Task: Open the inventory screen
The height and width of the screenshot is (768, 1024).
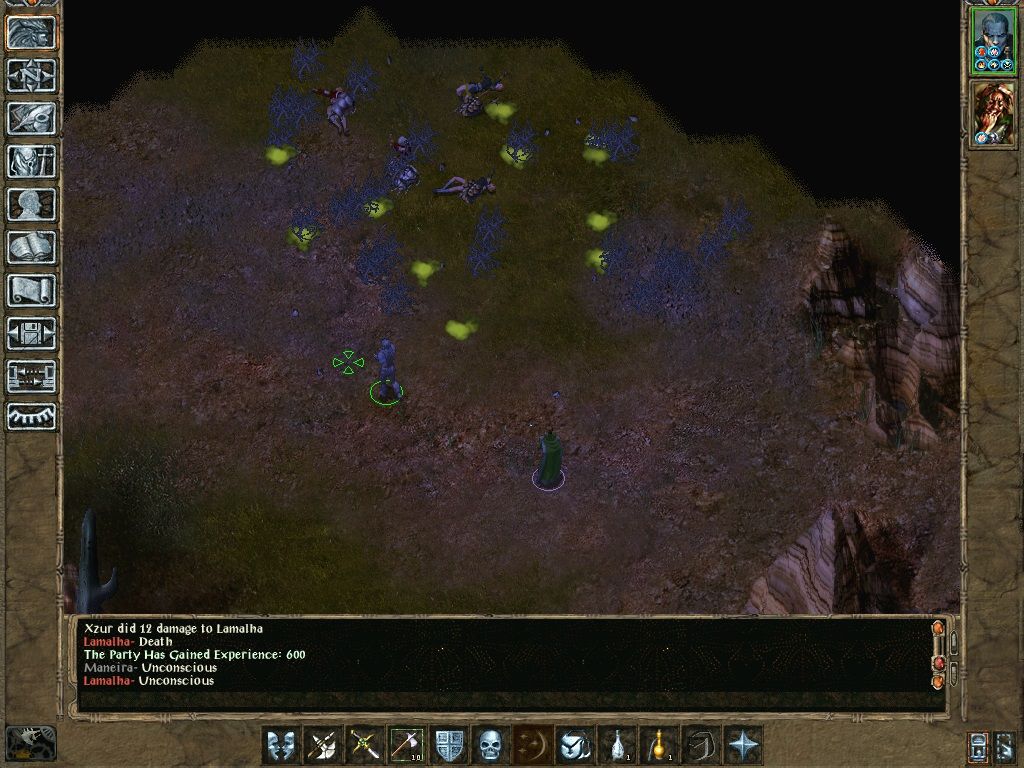Action: click(32, 161)
